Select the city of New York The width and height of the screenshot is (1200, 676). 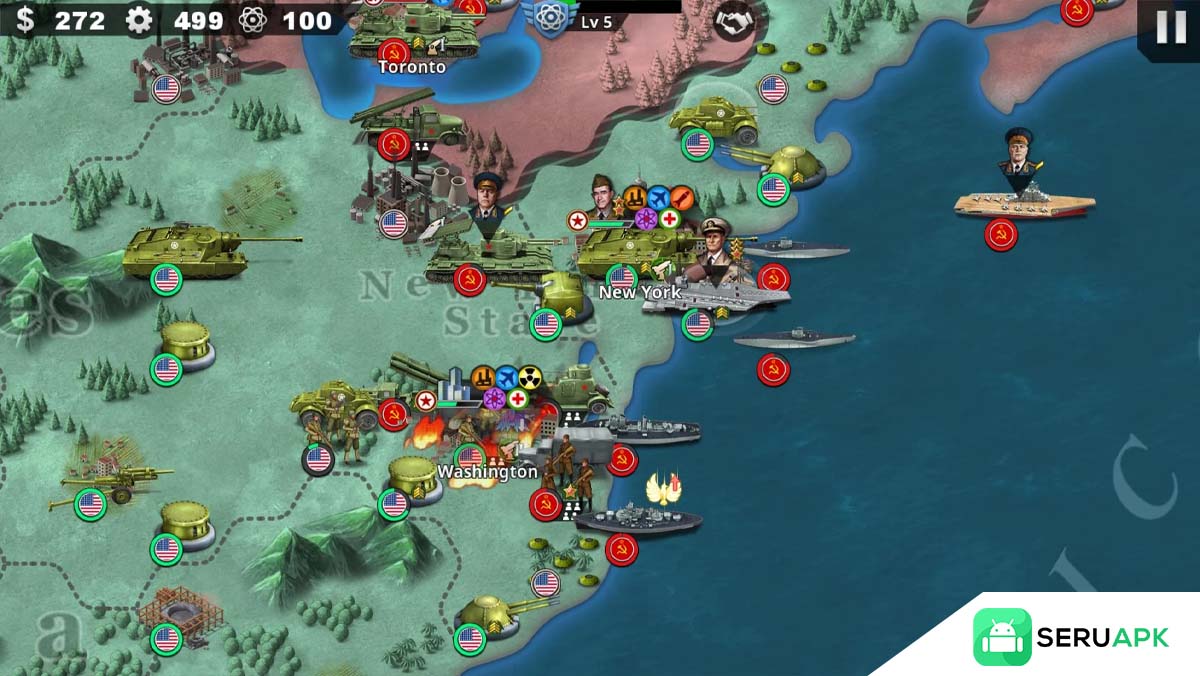[x=640, y=291]
